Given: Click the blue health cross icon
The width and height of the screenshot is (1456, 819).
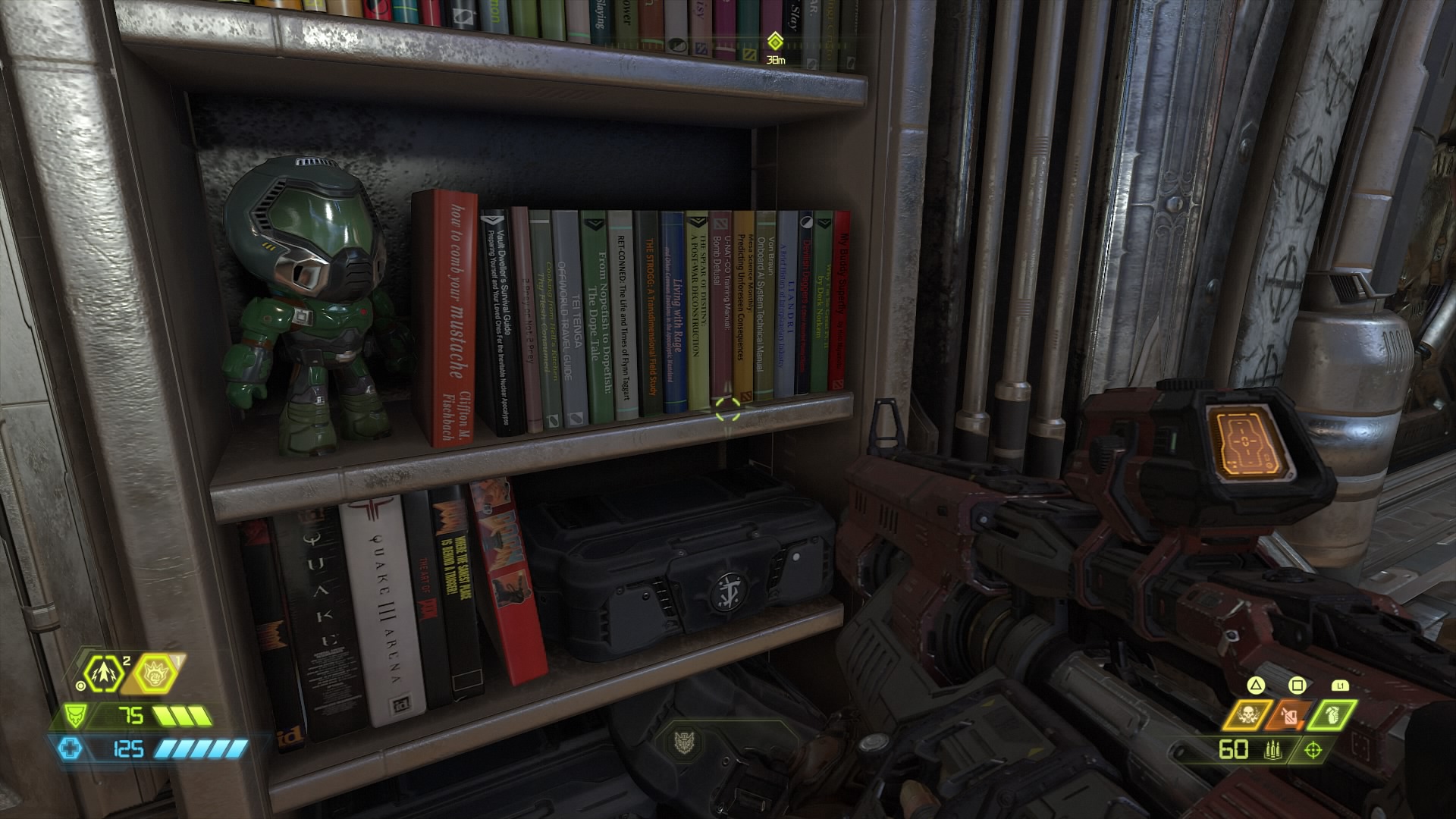Looking at the screenshot, I should click(x=70, y=749).
